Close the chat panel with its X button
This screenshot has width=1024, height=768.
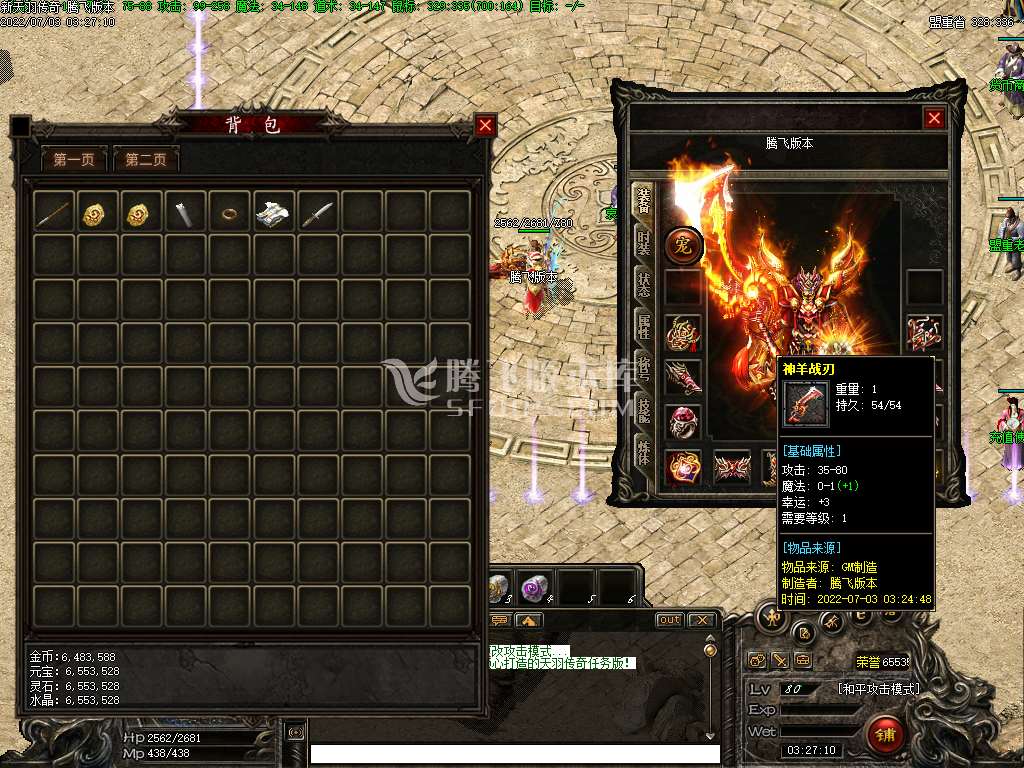(703, 620)
